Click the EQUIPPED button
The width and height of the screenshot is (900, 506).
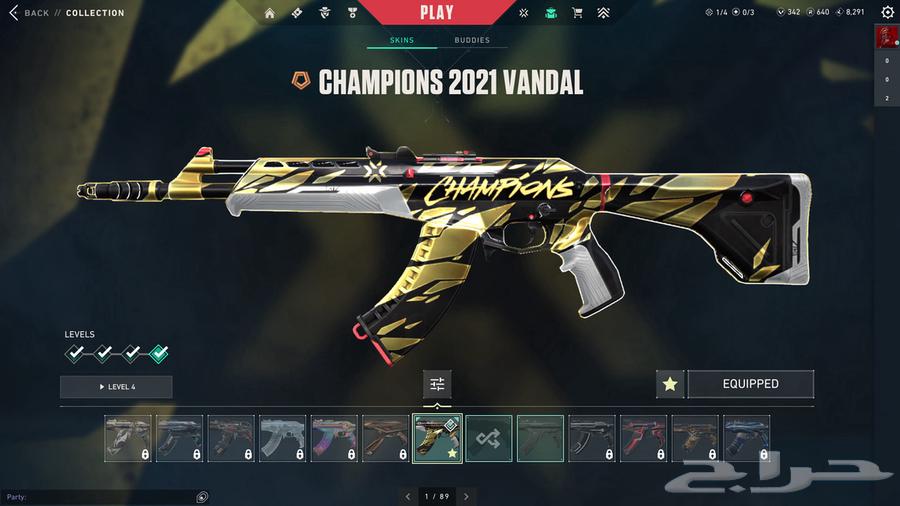750,384
